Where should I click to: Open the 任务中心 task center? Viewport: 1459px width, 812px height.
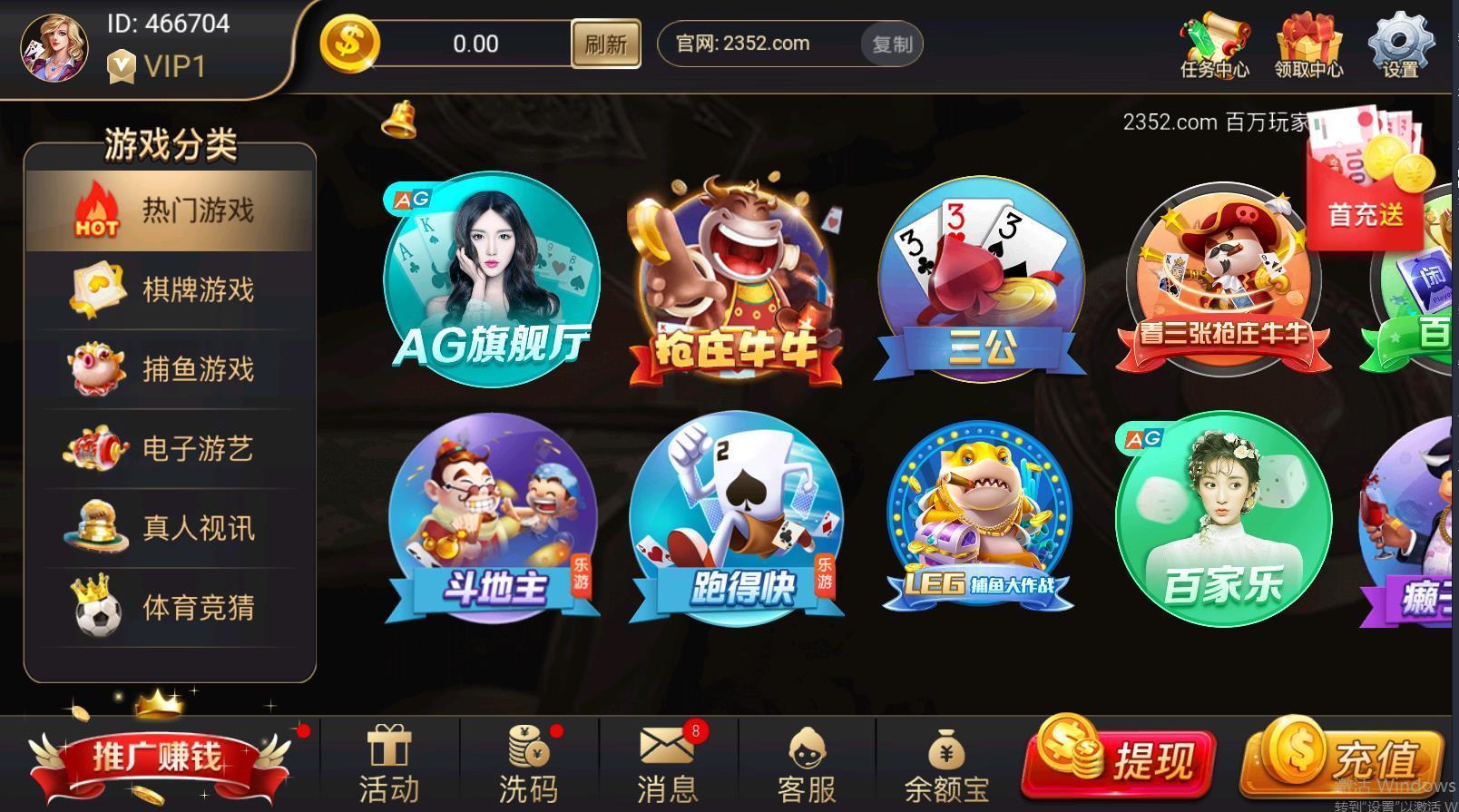coord(1214,45)
